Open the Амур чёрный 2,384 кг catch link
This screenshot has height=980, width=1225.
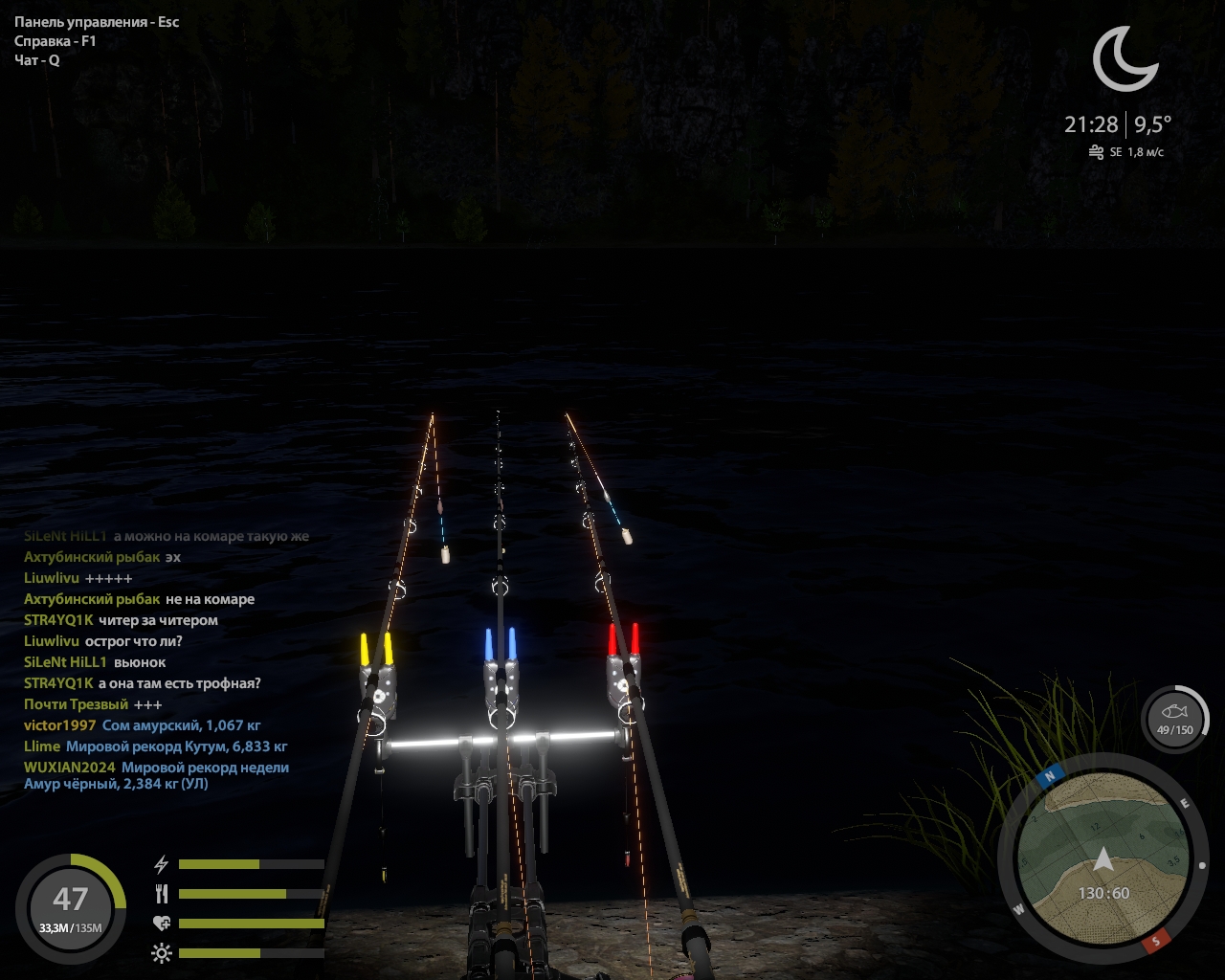click(x=116, y=784)
